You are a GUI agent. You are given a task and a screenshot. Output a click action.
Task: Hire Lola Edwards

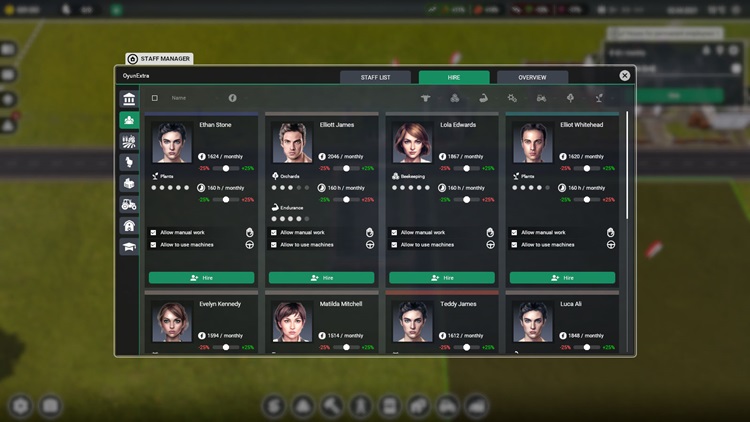pos(441,278)
